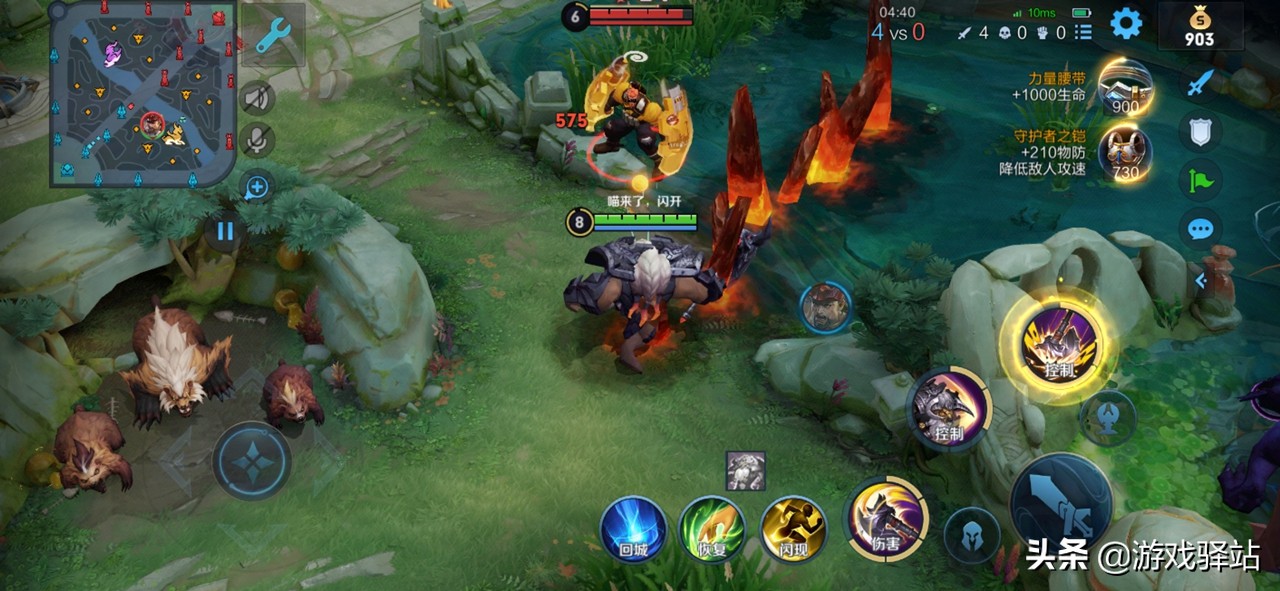Image resolution: width=1280 pixels, height=591 pixels.
Task: Tap the magnifier plus button
Action: [257, 186]
